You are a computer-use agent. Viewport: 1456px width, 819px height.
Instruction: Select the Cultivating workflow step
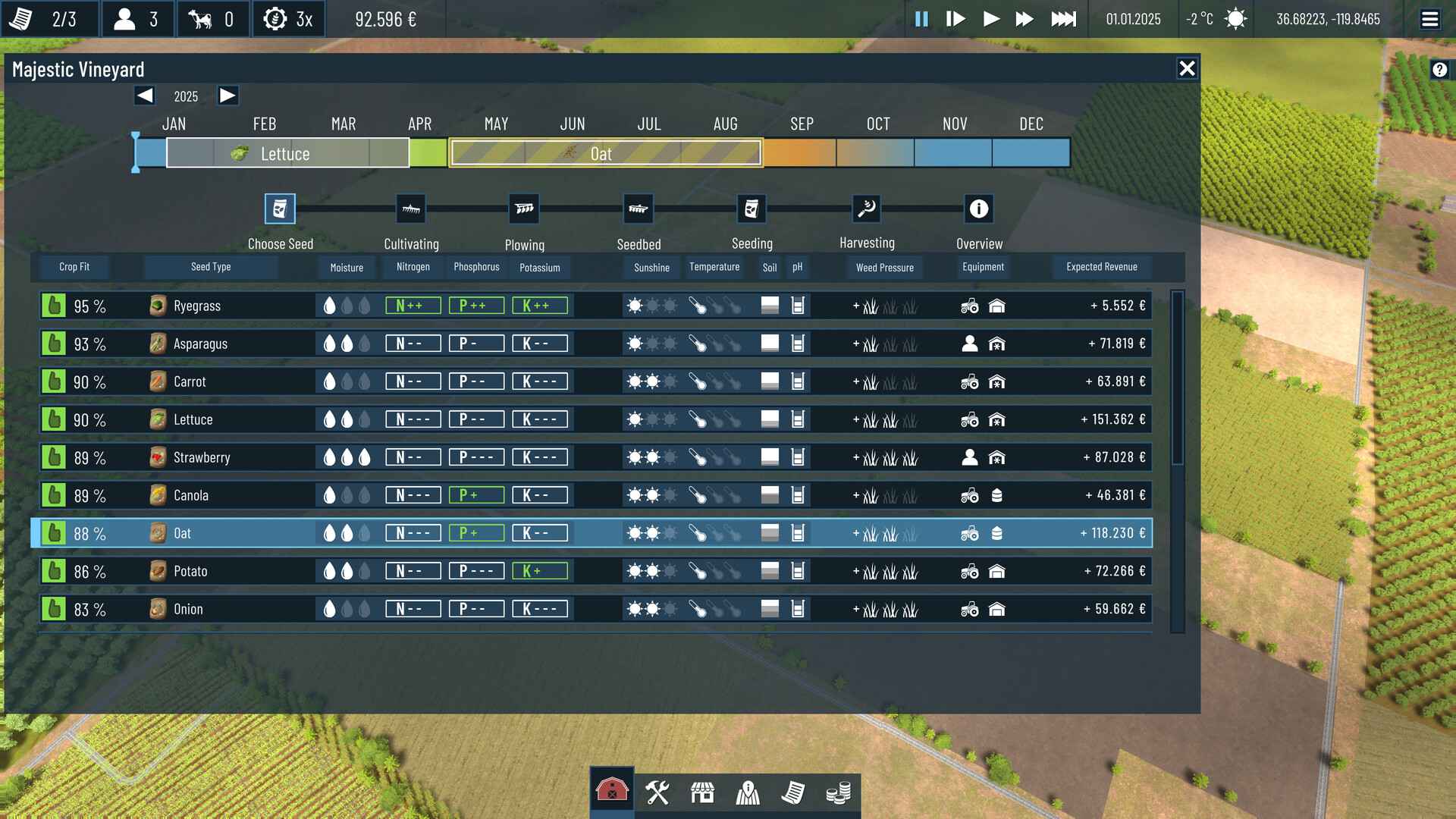pos(410,209)
